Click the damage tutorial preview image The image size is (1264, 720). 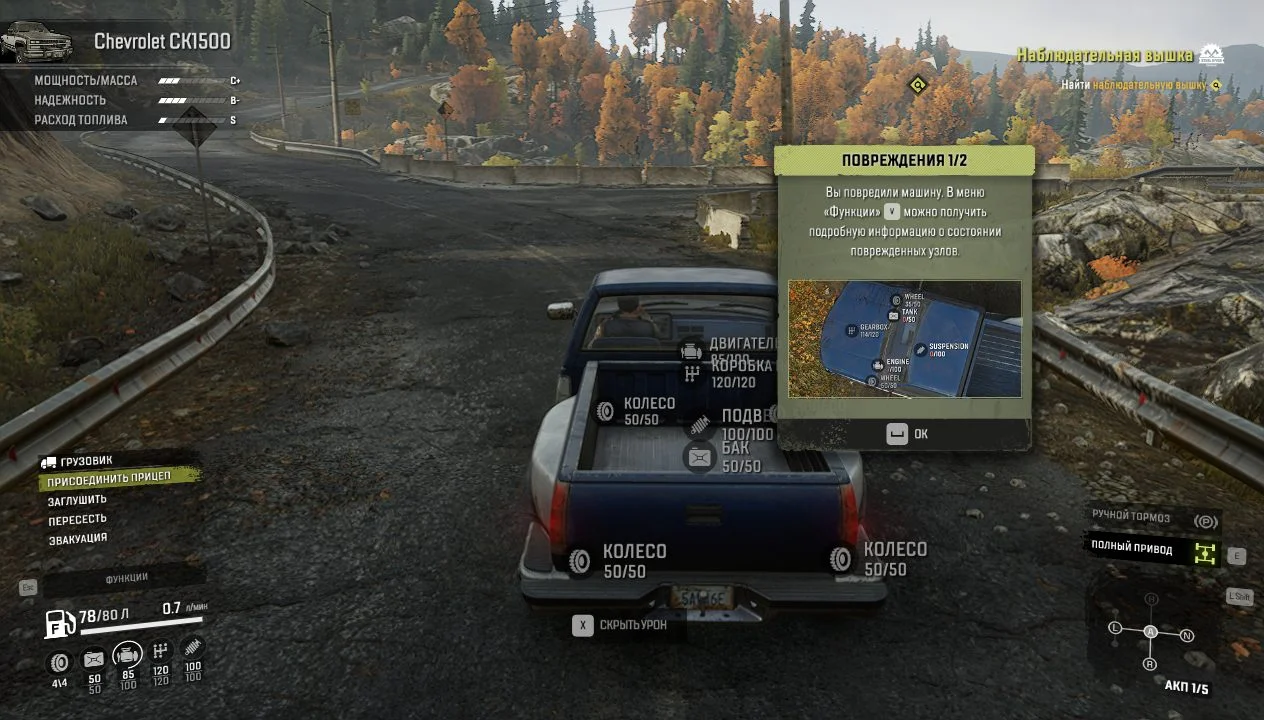(904, 339)
